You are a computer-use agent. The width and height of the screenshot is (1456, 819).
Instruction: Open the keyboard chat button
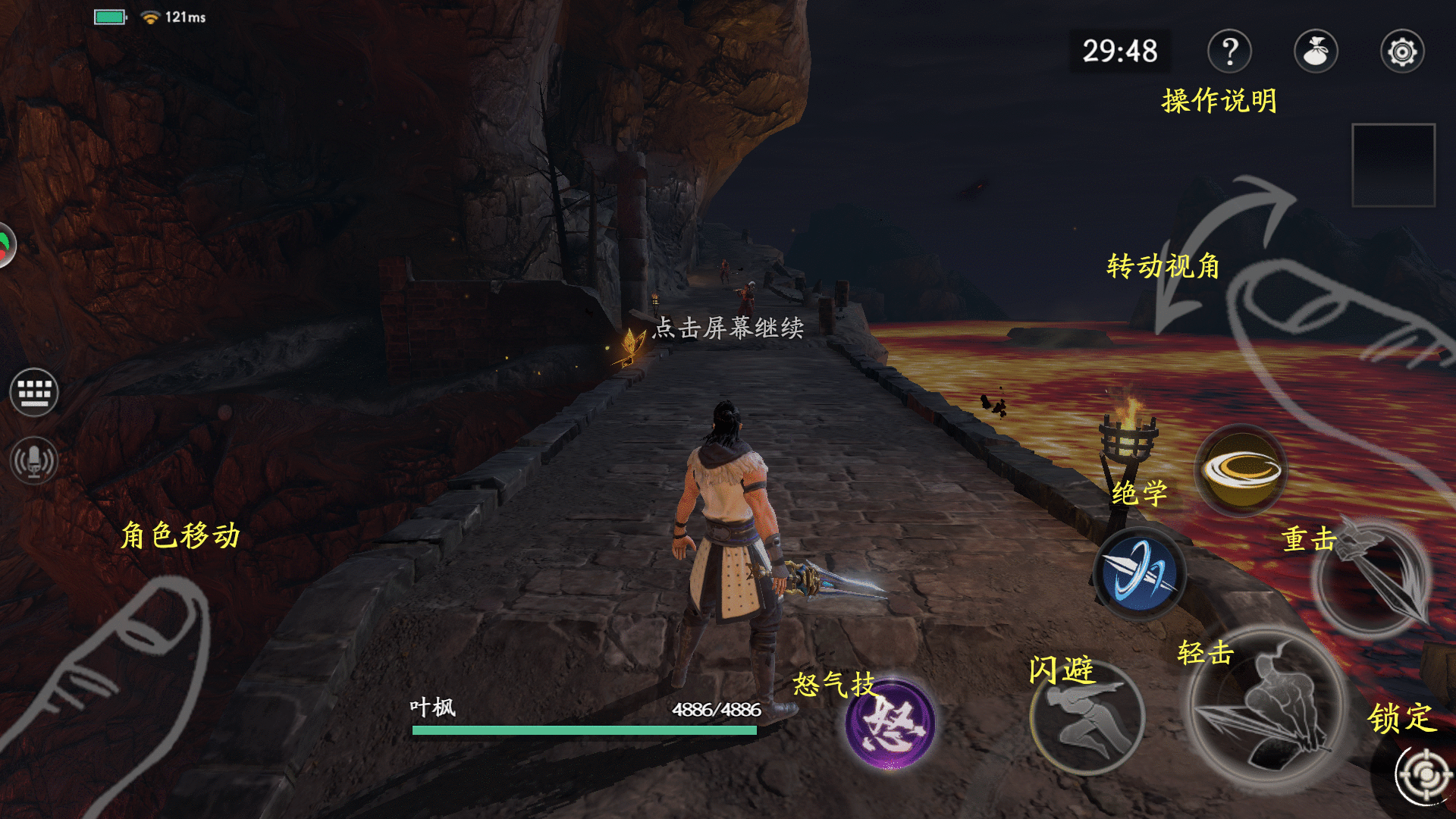(34, 392)
